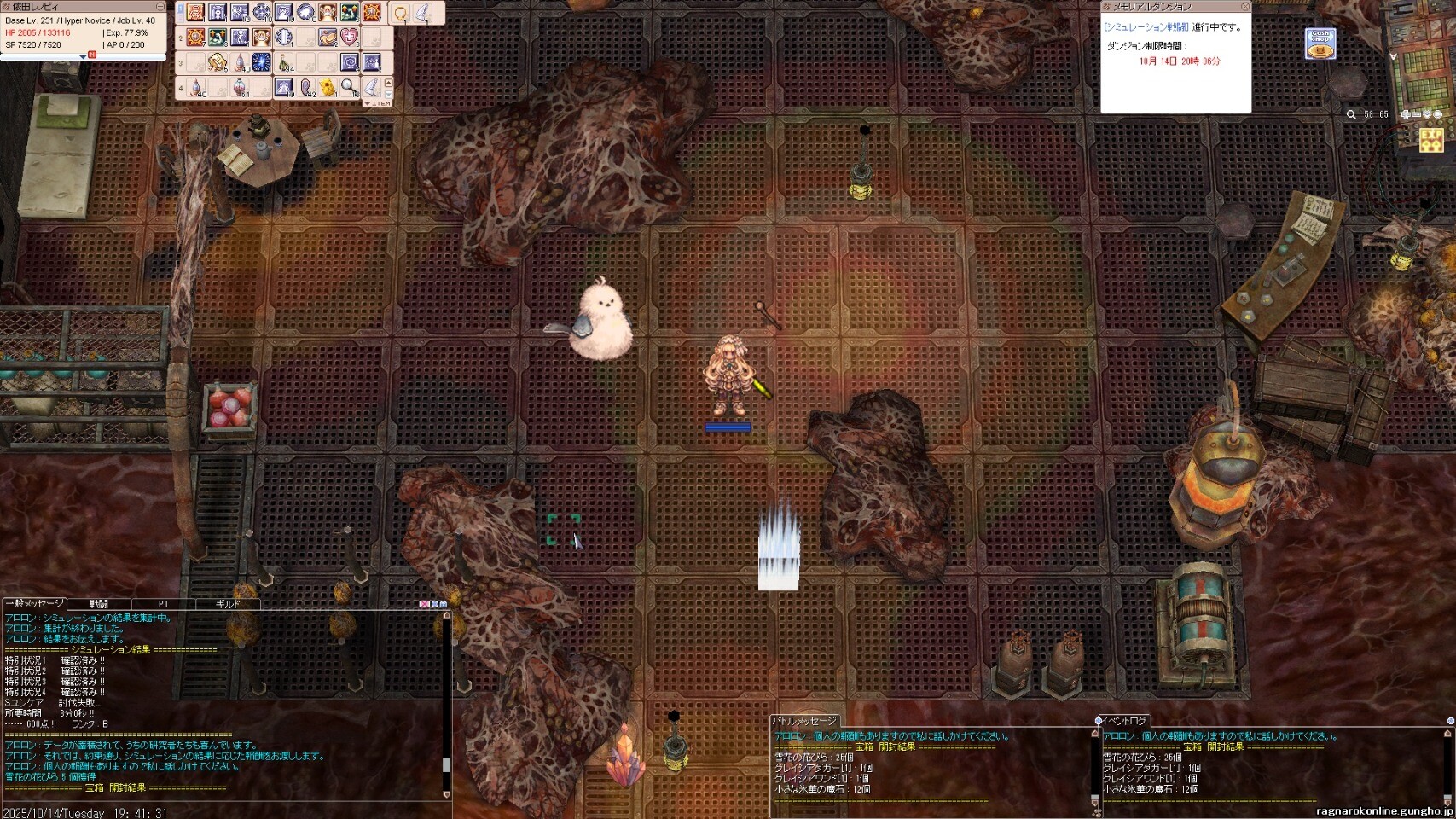Select the 一般メッセージ chat tab

pyautogui.click(x=34, y=604)
